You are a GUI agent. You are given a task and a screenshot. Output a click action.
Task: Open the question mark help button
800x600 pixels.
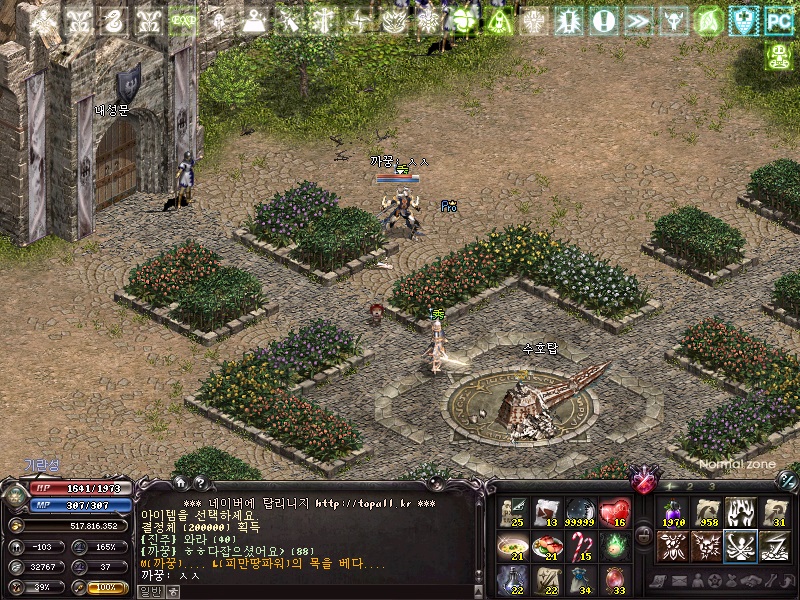point(200,482)
